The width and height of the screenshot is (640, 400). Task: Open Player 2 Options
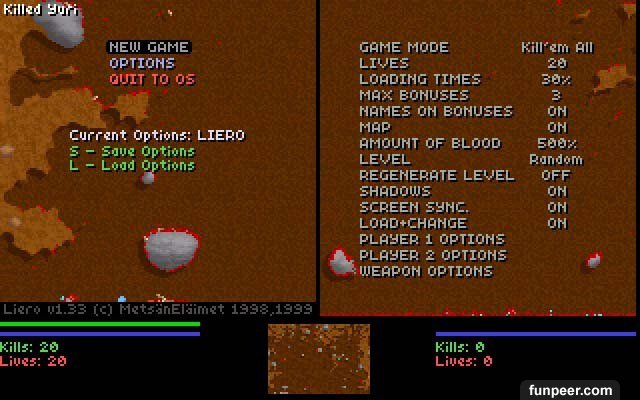click(x=432, y=255)
